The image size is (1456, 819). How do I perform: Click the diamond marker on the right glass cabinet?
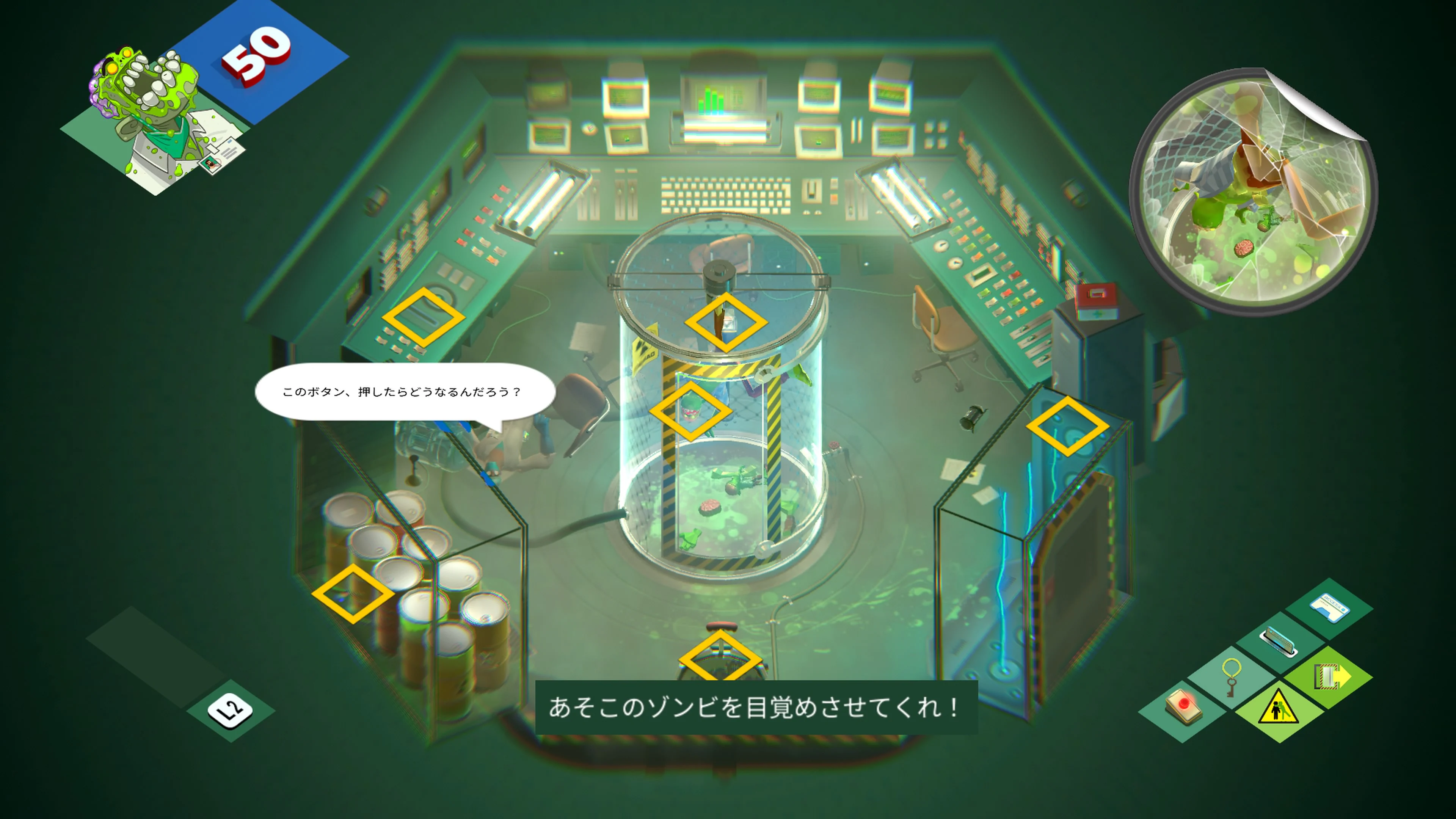click(1068, 427)
